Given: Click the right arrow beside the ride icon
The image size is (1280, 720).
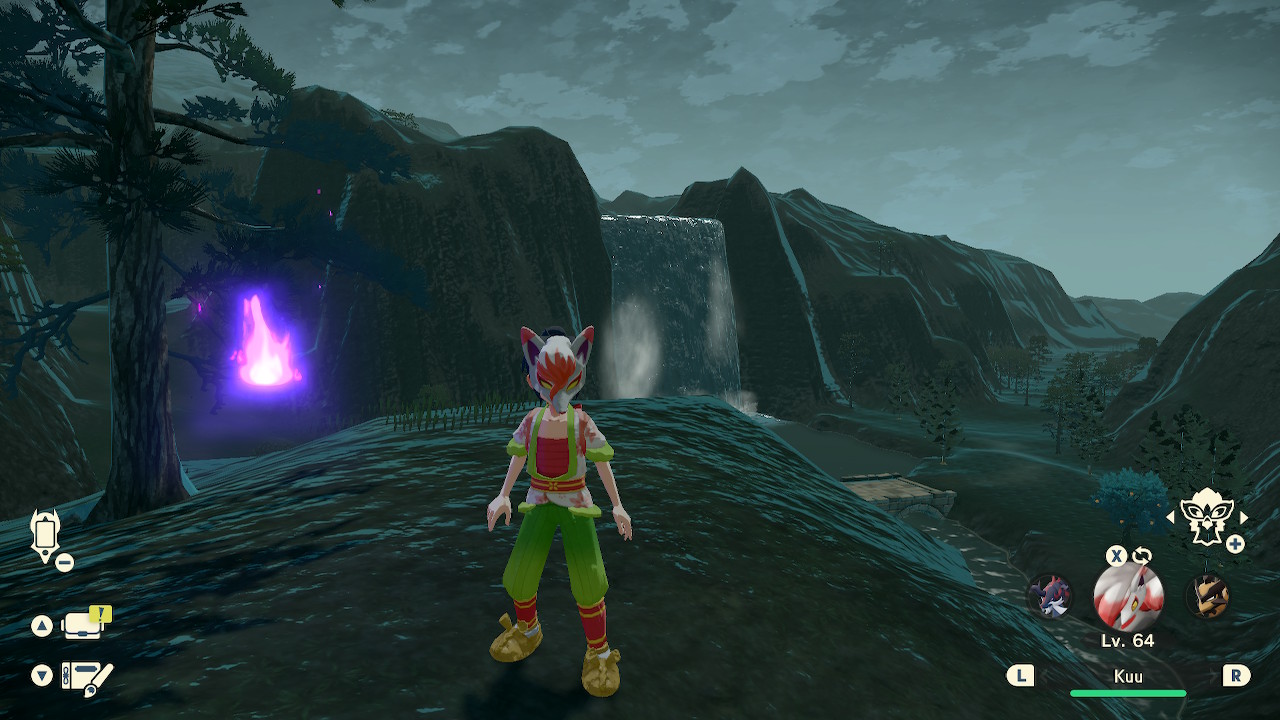Looking at the screenshot, I should click(1244, 517).
